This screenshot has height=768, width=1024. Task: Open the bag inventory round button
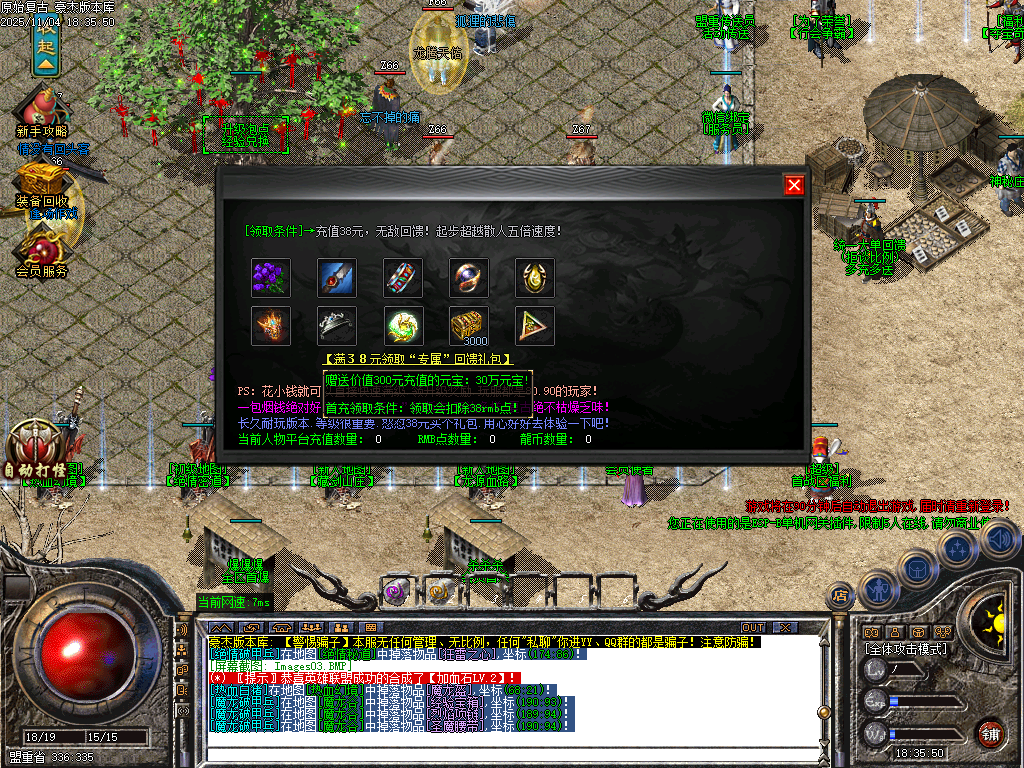coord(916,567)
